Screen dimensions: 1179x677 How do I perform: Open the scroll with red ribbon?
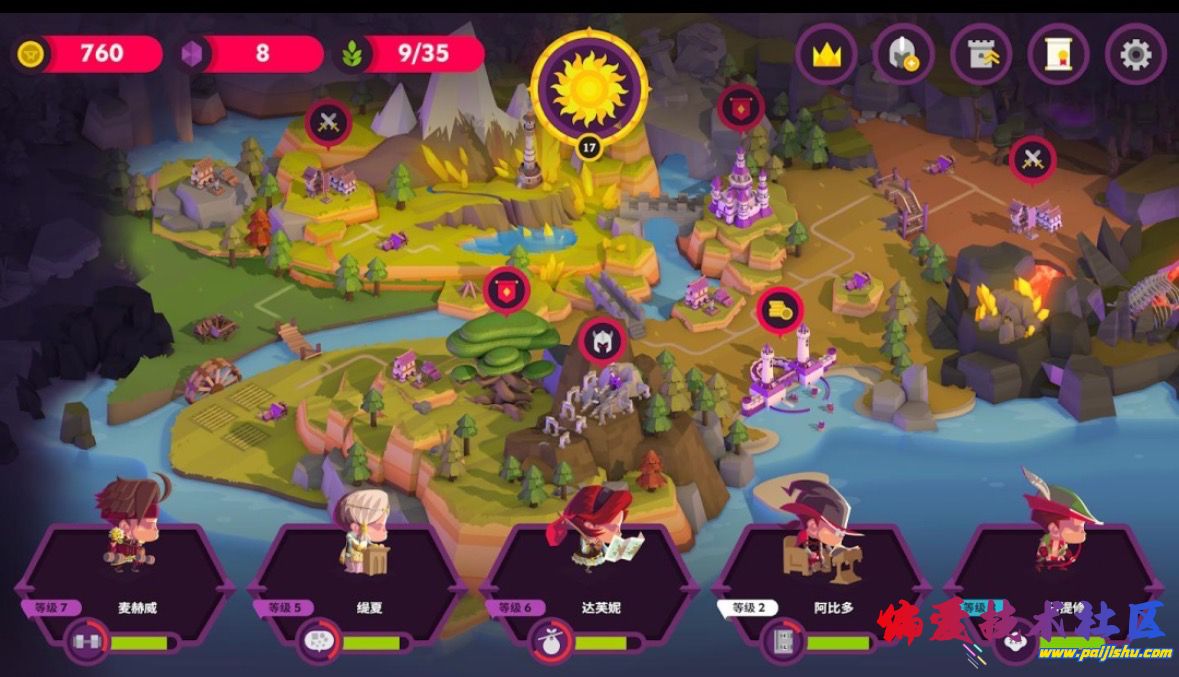[x=1058, y=54]
